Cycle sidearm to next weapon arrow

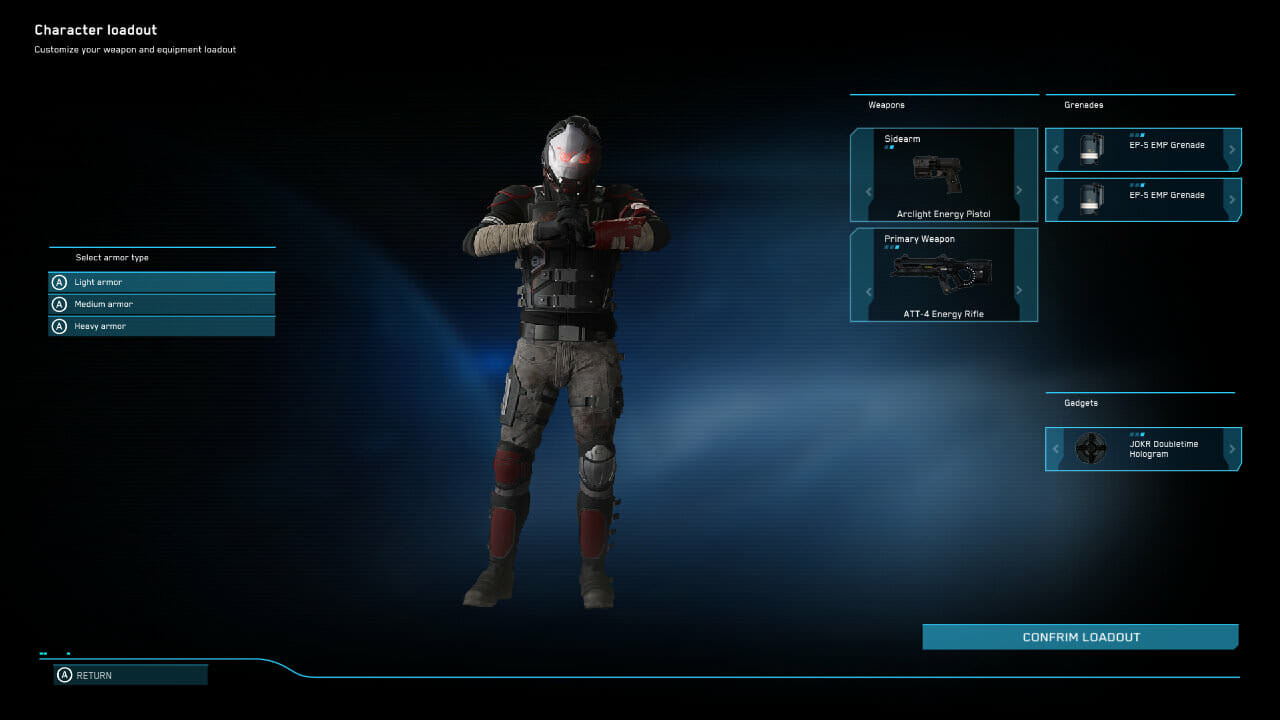click(x=1019, y=191)
